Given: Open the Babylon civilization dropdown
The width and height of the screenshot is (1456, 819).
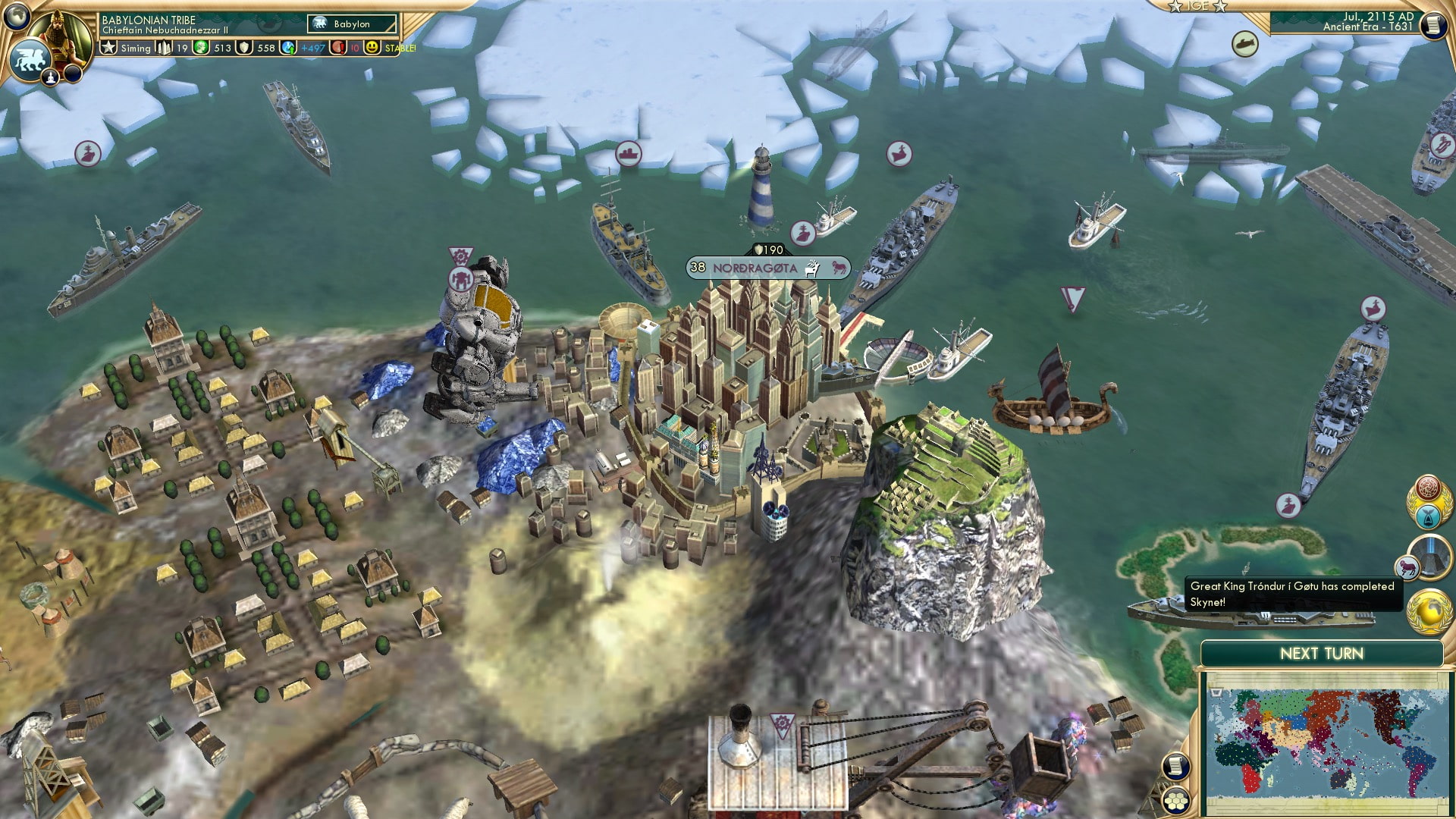Looking at the screenshot, I should 352,24.
